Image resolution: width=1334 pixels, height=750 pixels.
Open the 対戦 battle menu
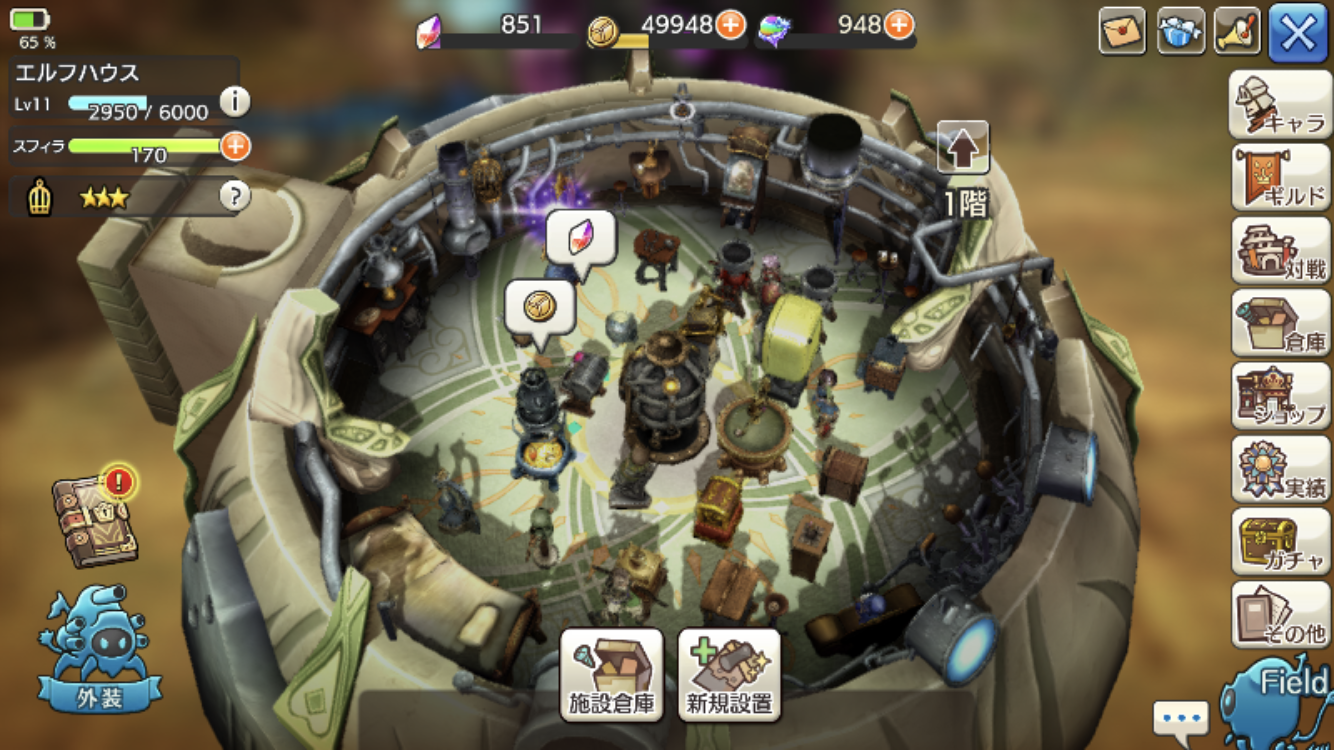tap(1279, 250)
